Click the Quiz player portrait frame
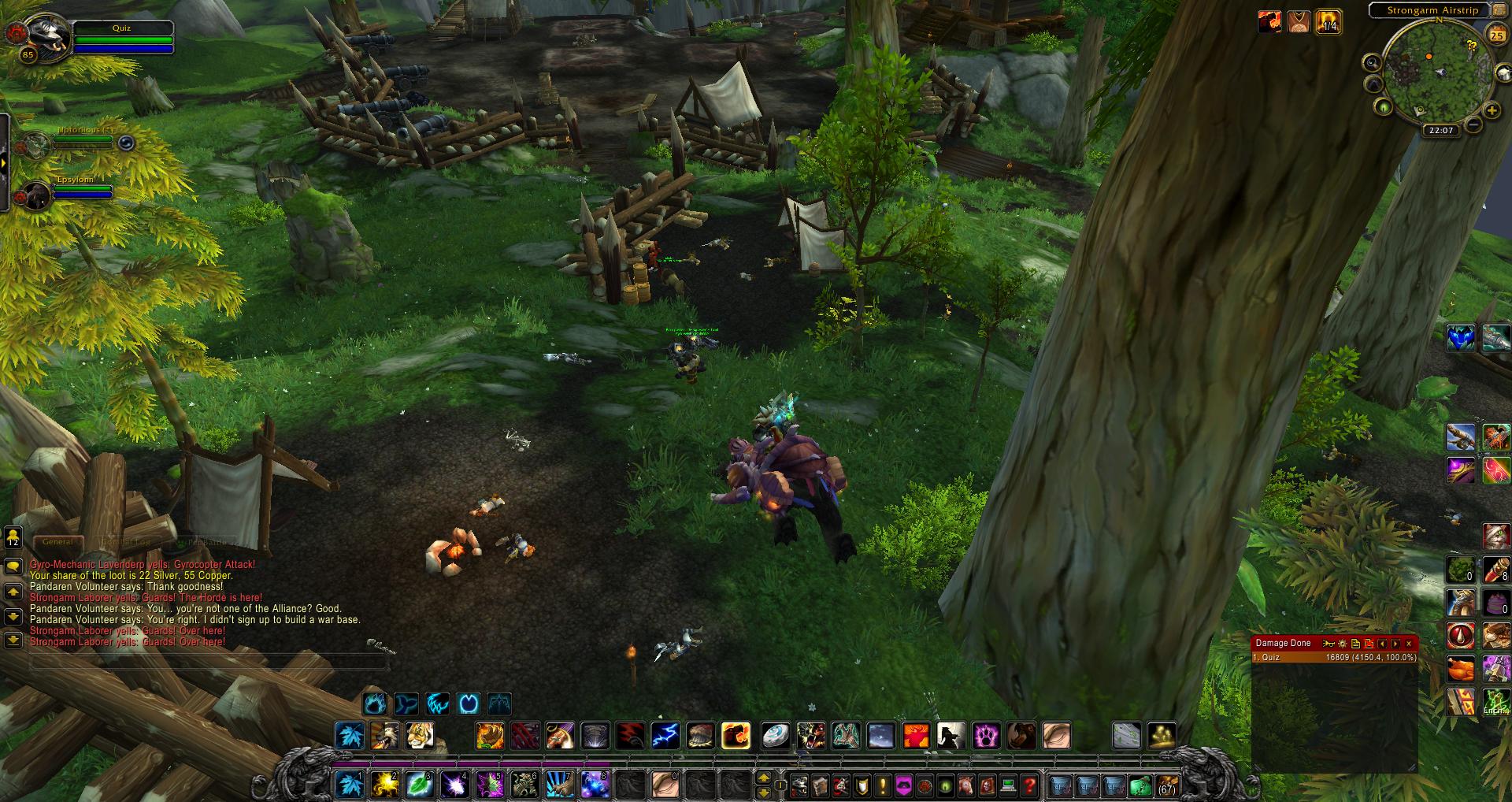1512x802 pixels. [41, 35]
